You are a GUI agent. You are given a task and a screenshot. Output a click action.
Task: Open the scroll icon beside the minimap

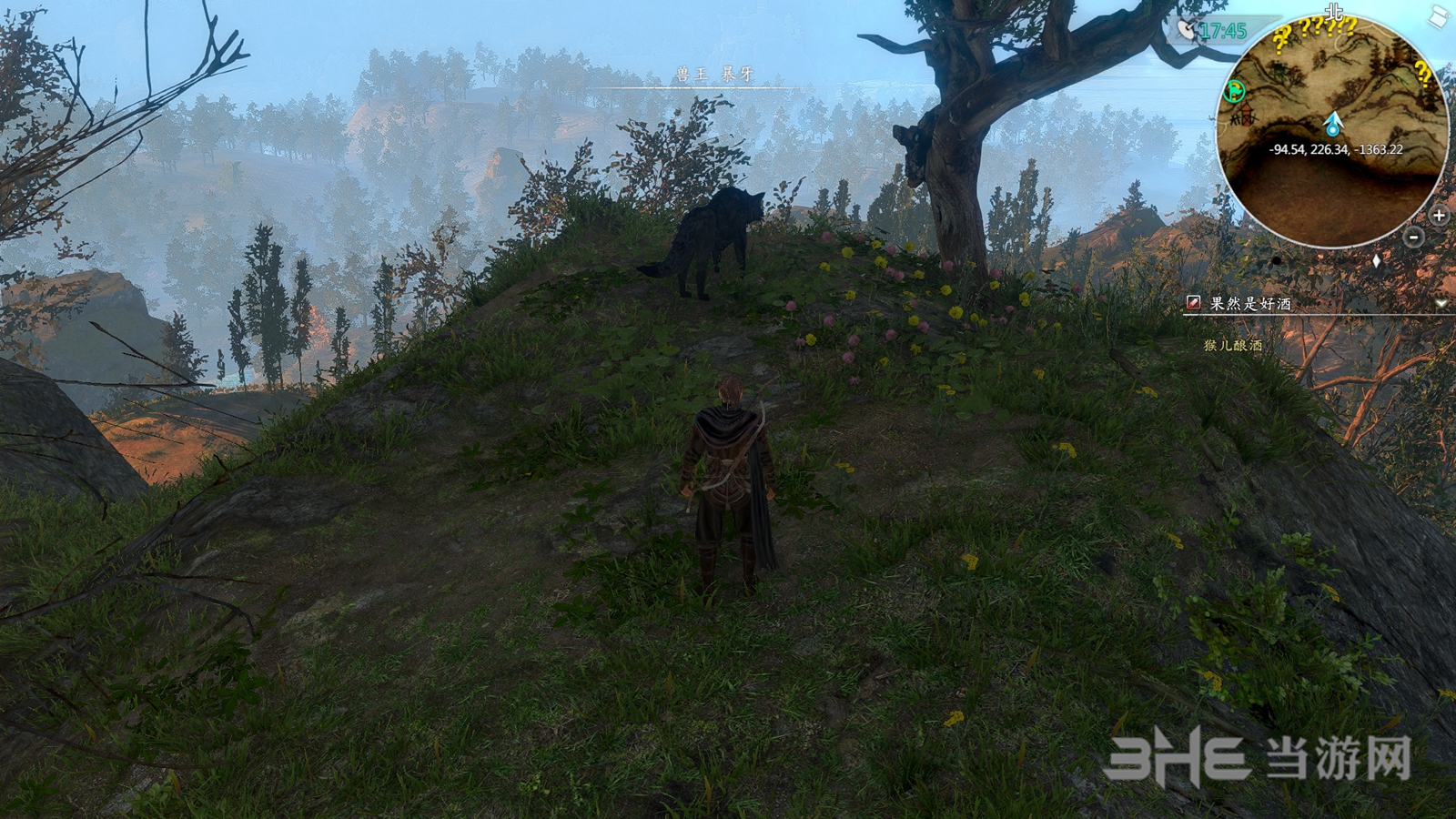[x=1440, y=17]
